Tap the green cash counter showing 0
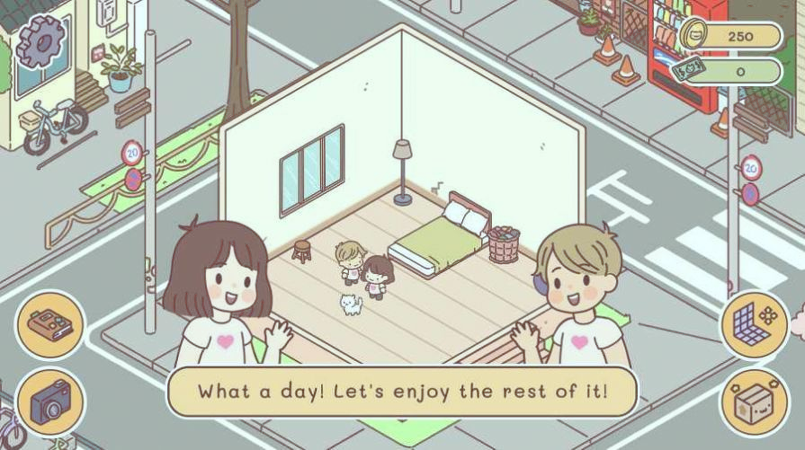This screenshot has height=450, width=805. (x=731, y=71)
